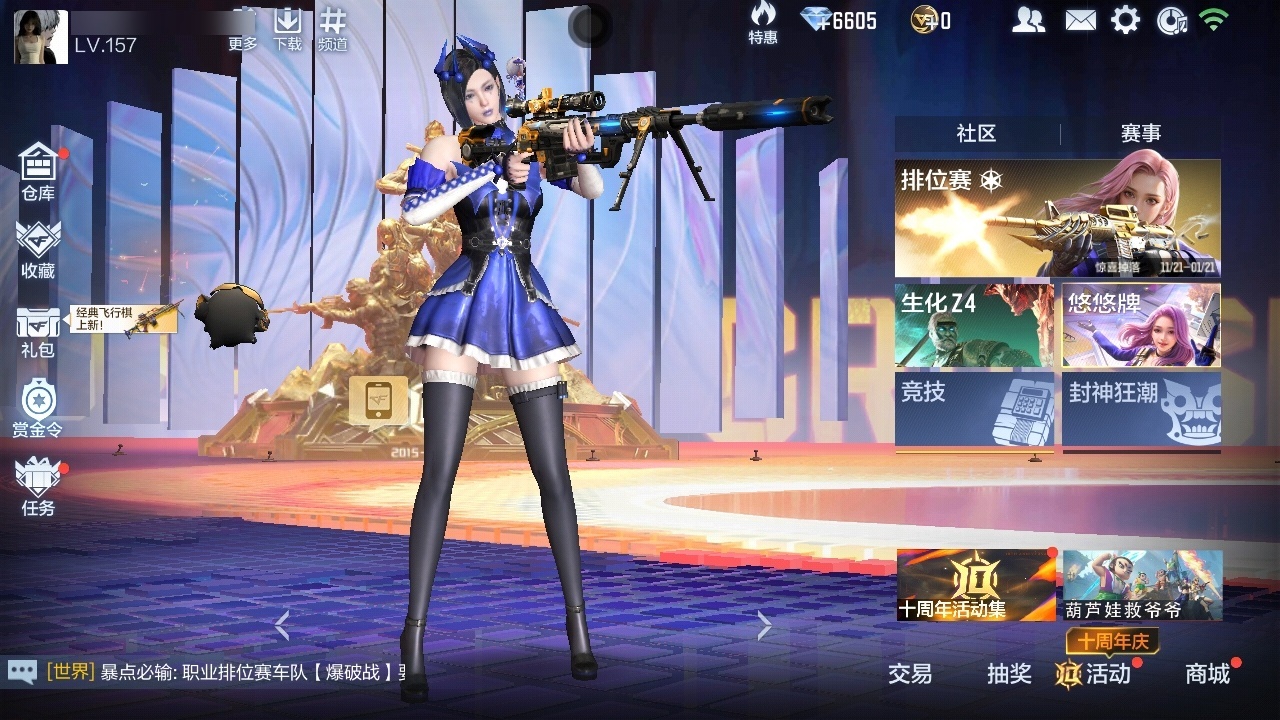
Task: Open the friends list icon
Action: click(x=1028, y=20)
